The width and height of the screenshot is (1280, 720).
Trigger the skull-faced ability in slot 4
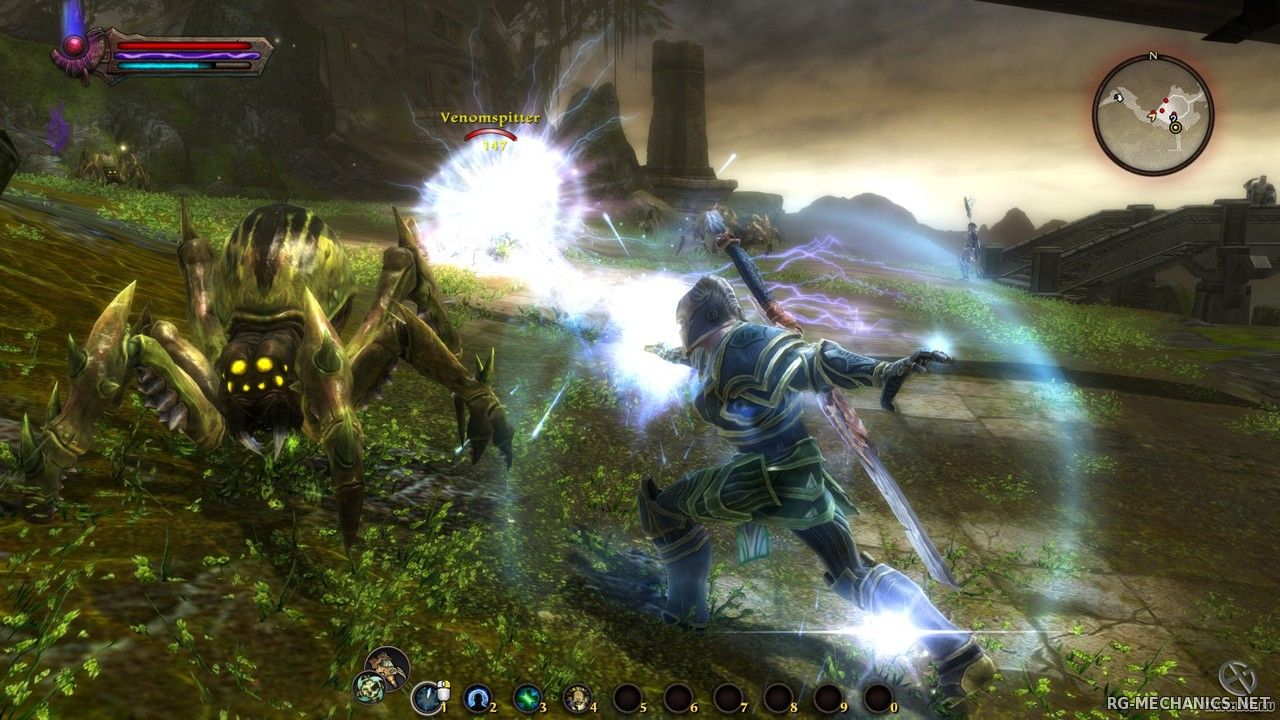click(577, 696)
